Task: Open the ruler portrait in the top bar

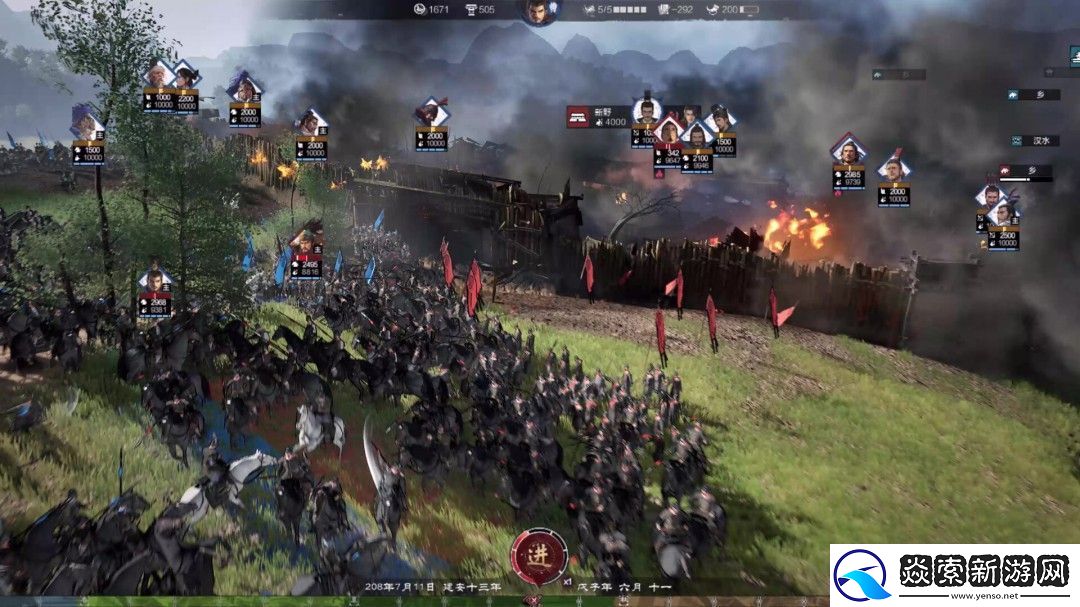Action: tap(538, 11)
